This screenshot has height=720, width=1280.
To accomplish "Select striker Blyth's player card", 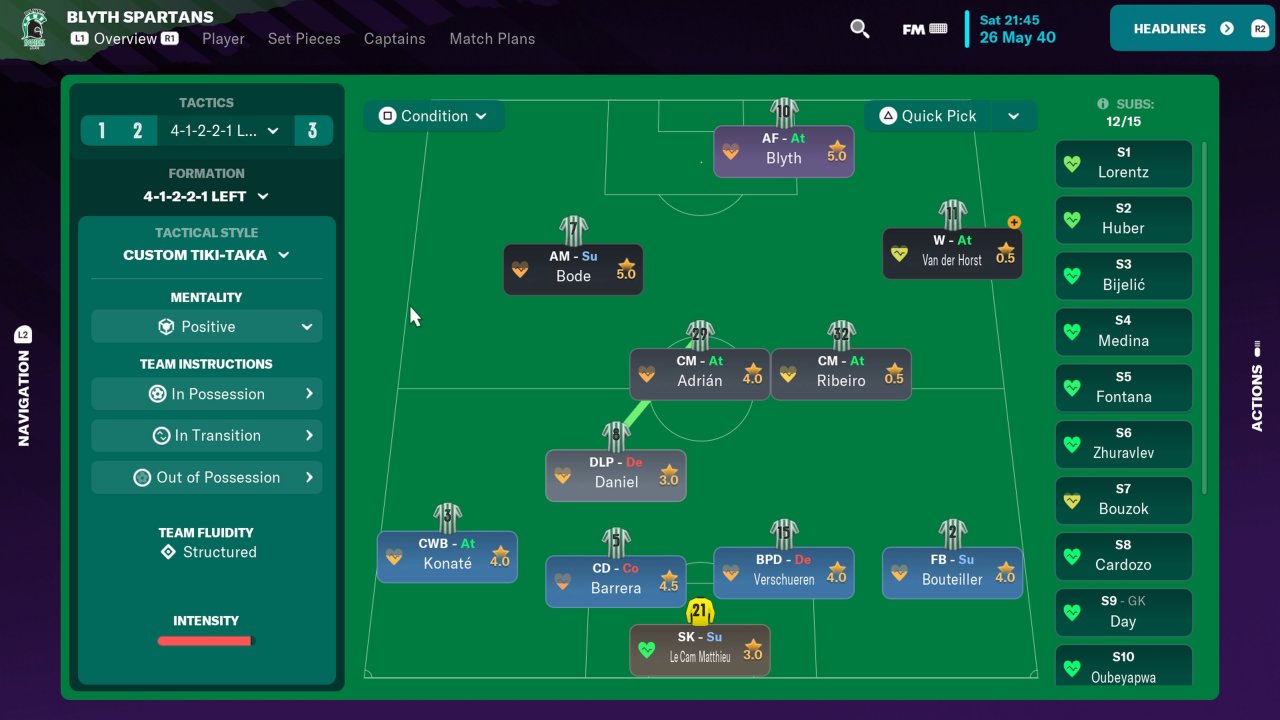I will click(784, 151).
